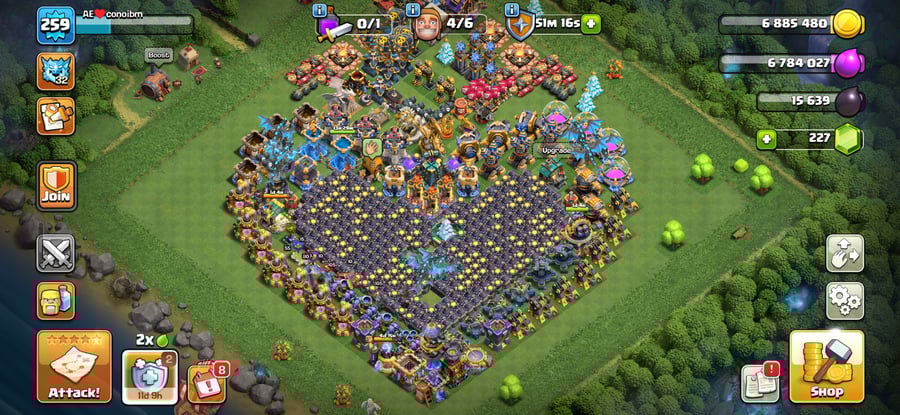The width and height of the screenshot is (900, 415).
Task: Tap the pink elixir drop resource icon
Action: click(x=848, y=63)
